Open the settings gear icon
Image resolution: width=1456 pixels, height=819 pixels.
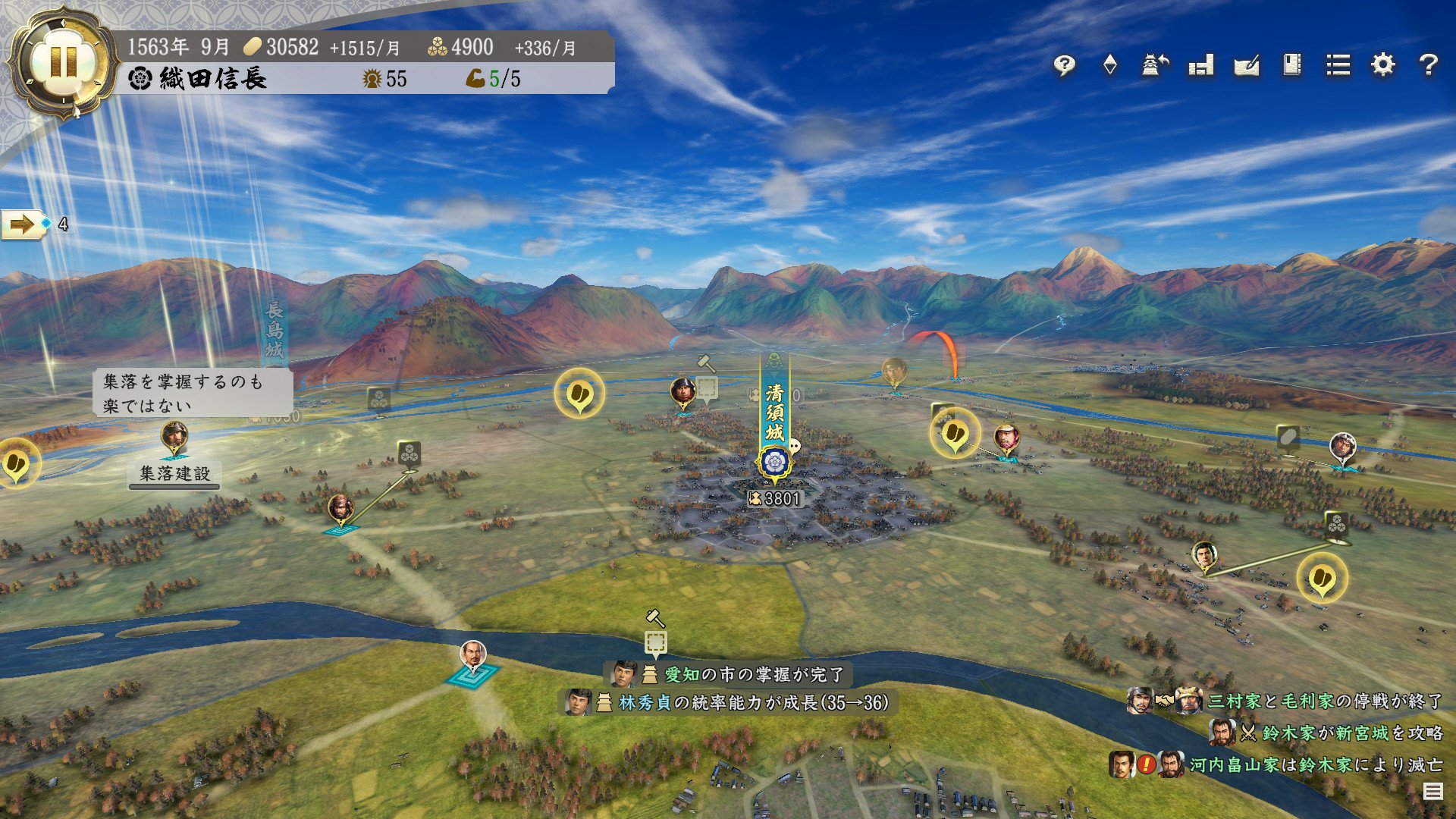pyautogui.click(x=1384, y=66)
